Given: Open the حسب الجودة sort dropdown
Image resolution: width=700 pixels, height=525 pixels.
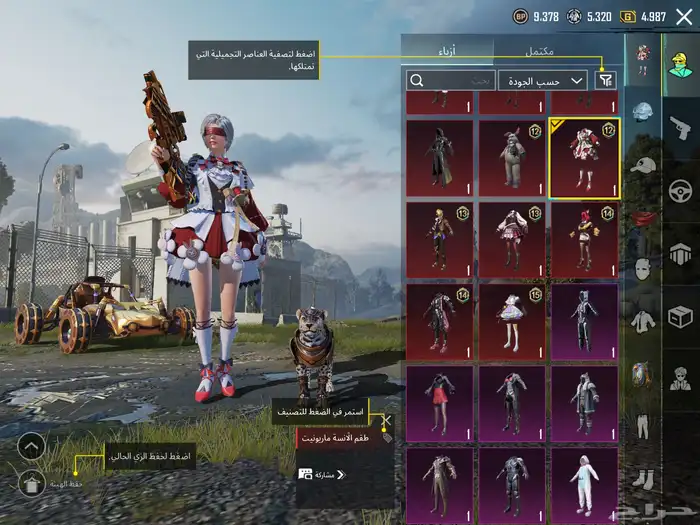Looking at the screenshot, I should [542, 80].
